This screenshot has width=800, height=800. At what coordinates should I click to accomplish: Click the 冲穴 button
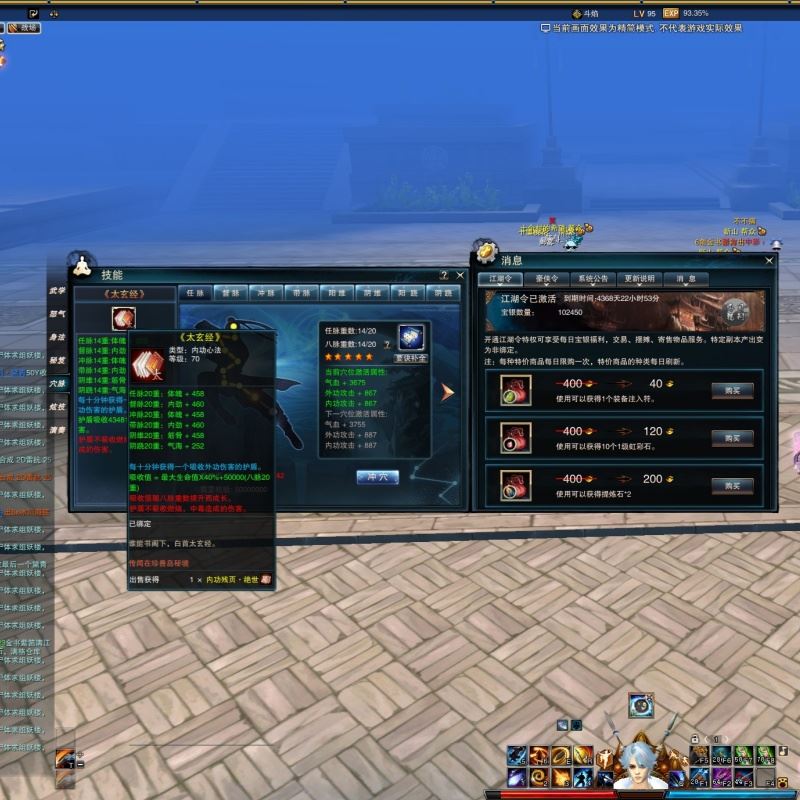(x=377, y=477)
